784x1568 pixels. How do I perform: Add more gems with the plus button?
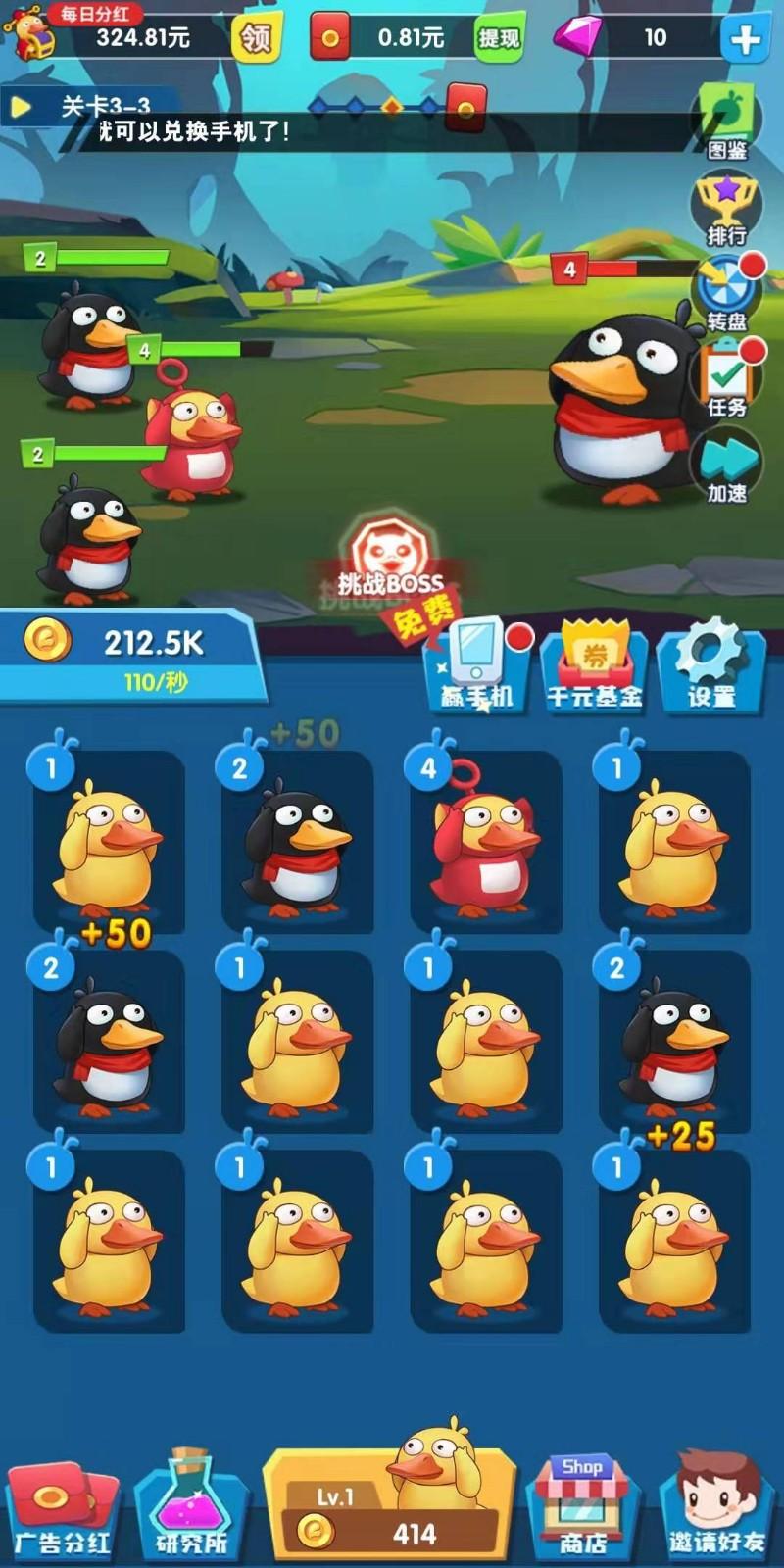pos(745,39)
